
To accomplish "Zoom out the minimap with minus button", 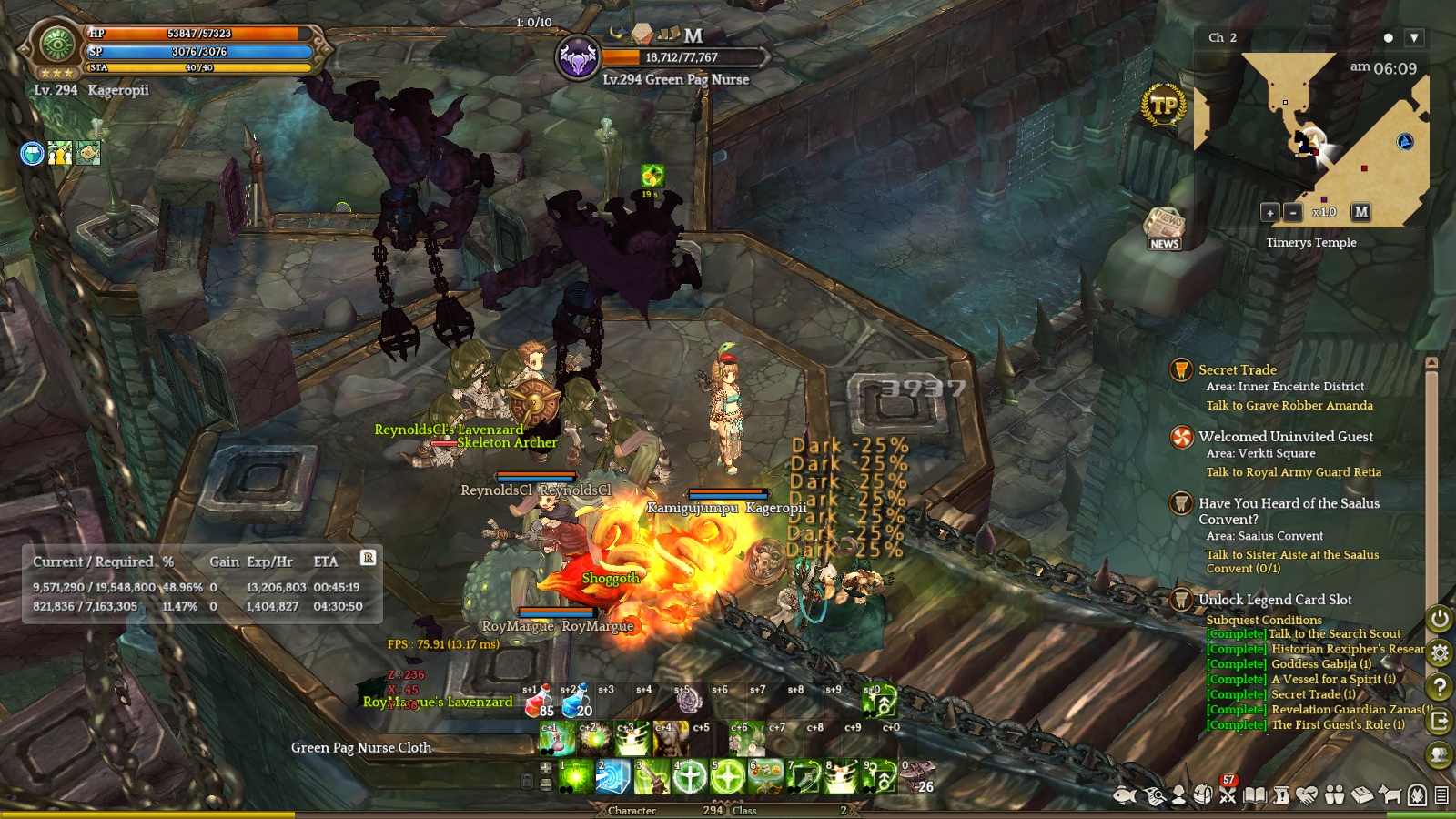I will [1293, 212].
